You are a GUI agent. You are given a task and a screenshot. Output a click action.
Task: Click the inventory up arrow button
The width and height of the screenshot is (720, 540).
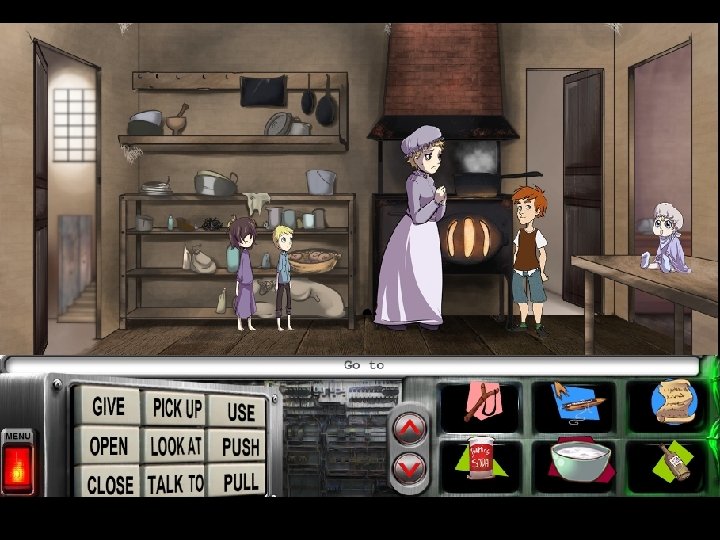(410, 428)
